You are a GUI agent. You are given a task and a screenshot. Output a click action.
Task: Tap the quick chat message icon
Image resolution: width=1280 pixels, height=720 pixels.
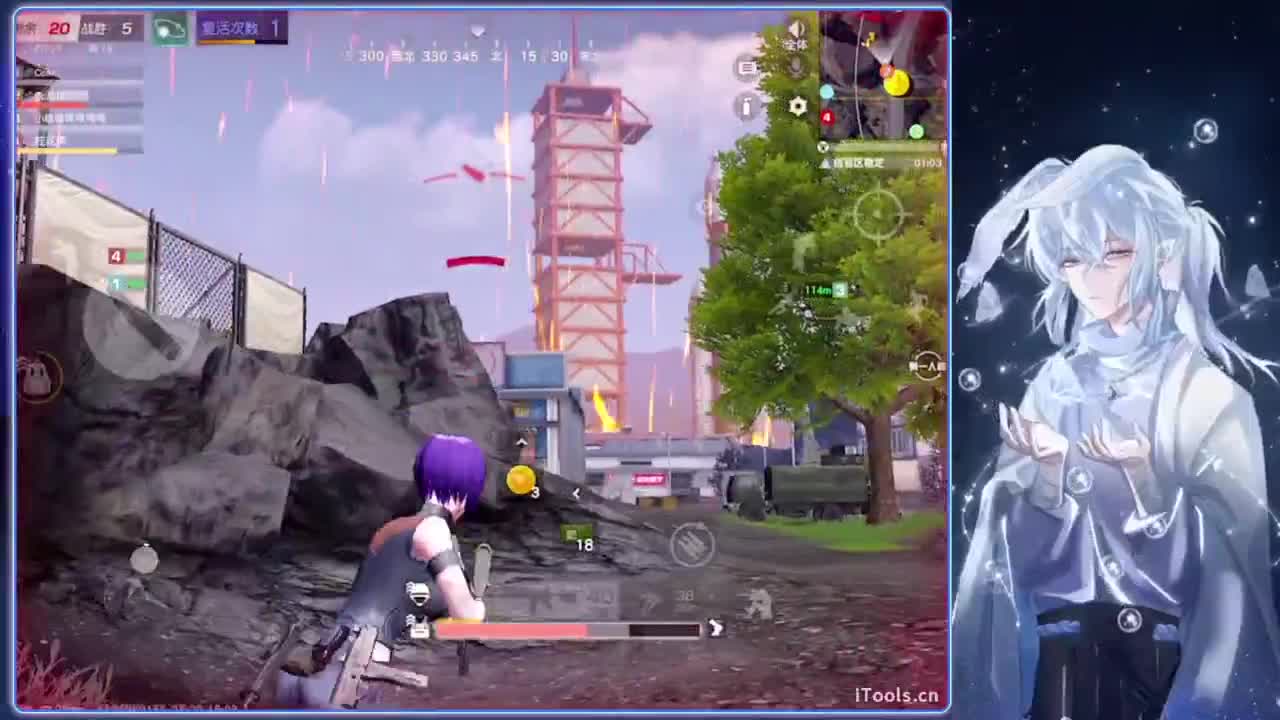click(746, 67)
